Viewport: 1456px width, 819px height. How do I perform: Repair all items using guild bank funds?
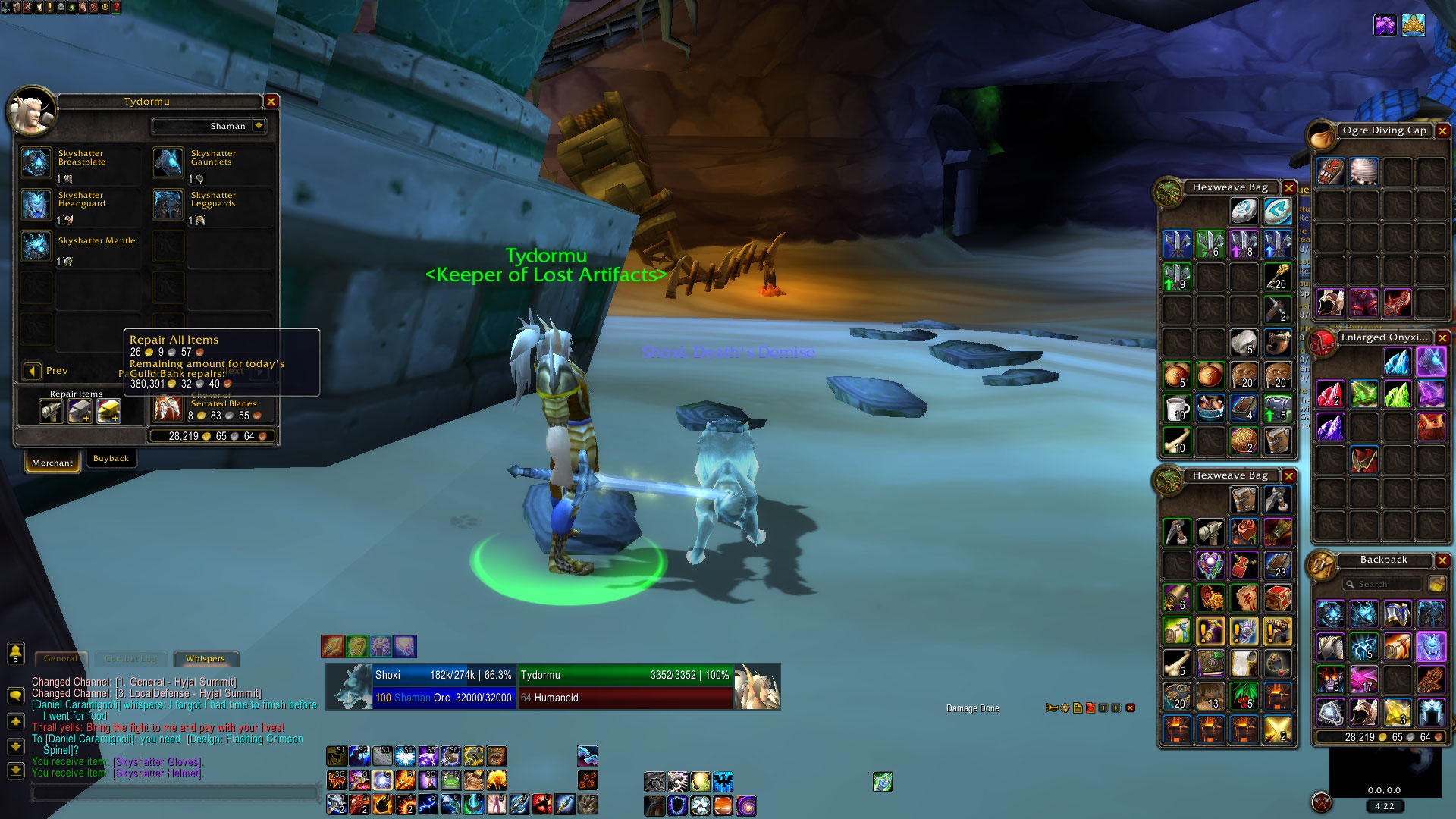coord(108,412)
